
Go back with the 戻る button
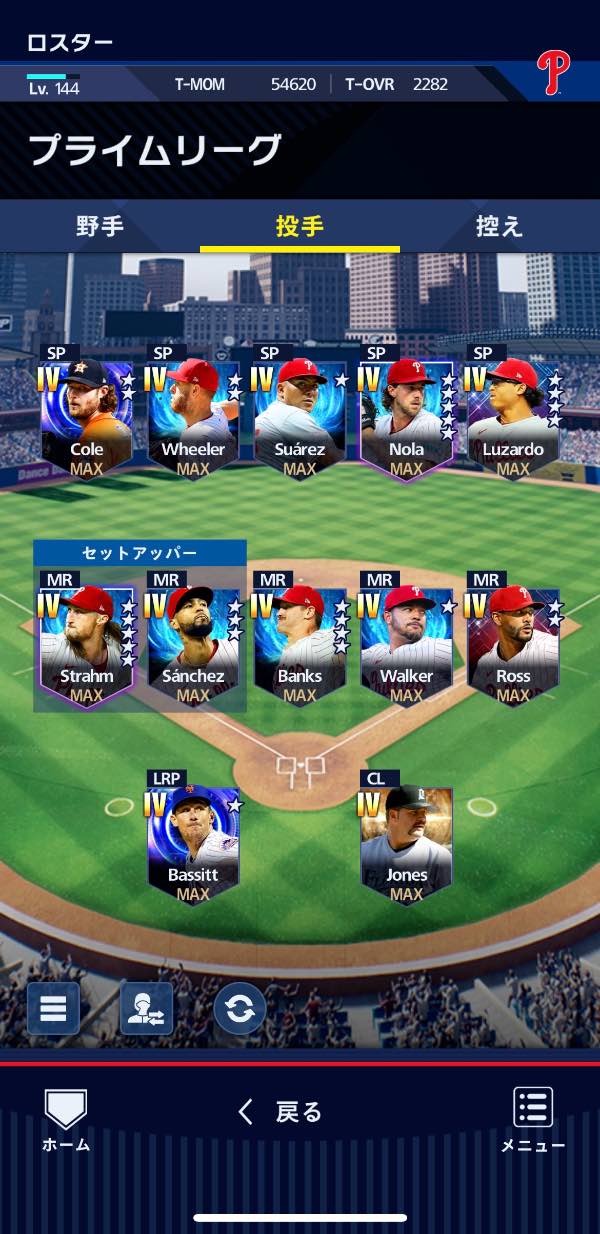point(281,1112)
